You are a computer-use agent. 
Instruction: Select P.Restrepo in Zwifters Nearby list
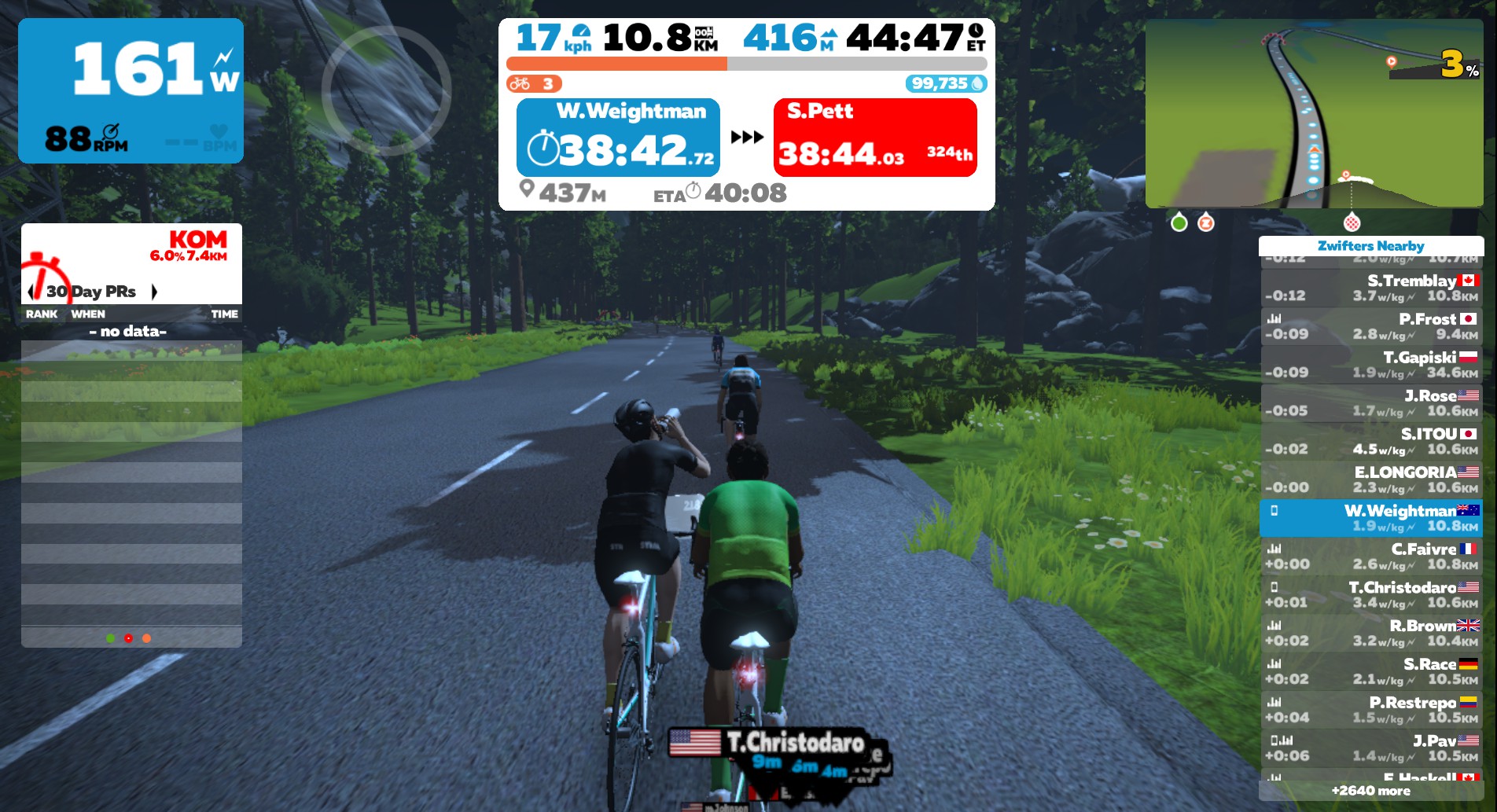pos(1371,710)
